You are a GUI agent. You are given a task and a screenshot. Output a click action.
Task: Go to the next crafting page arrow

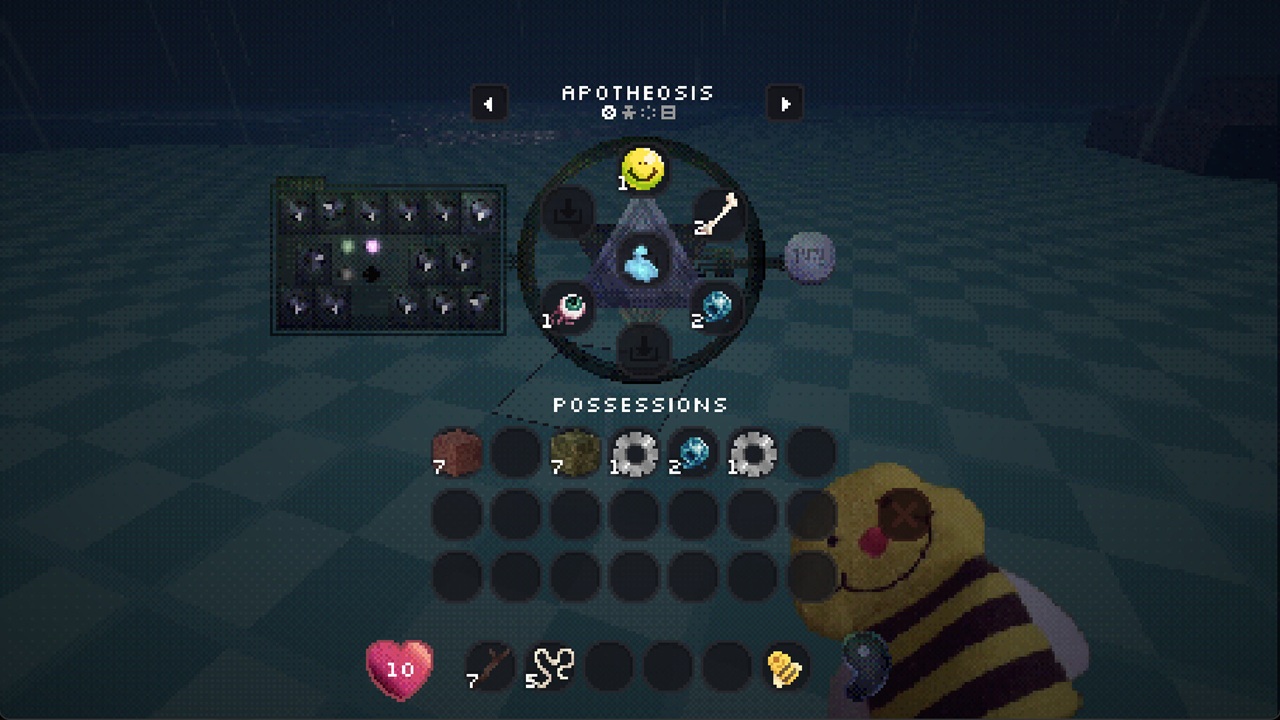(x=785, y=104)
